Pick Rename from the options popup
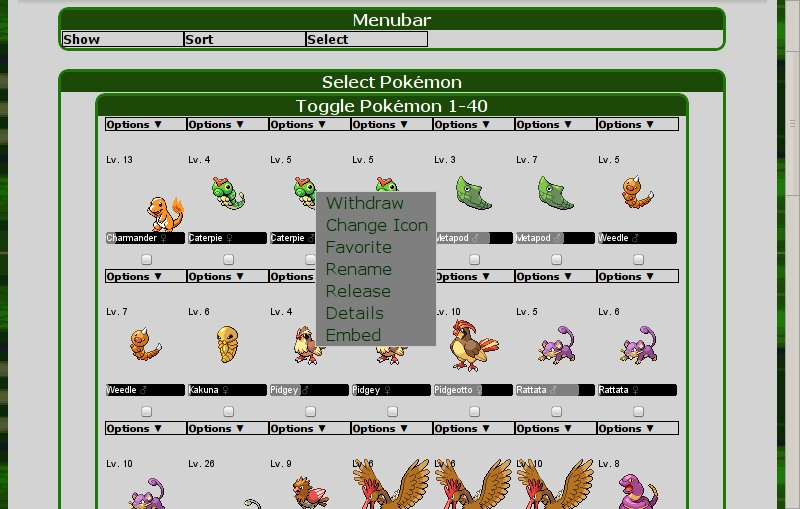 click(x=358, y=269)
